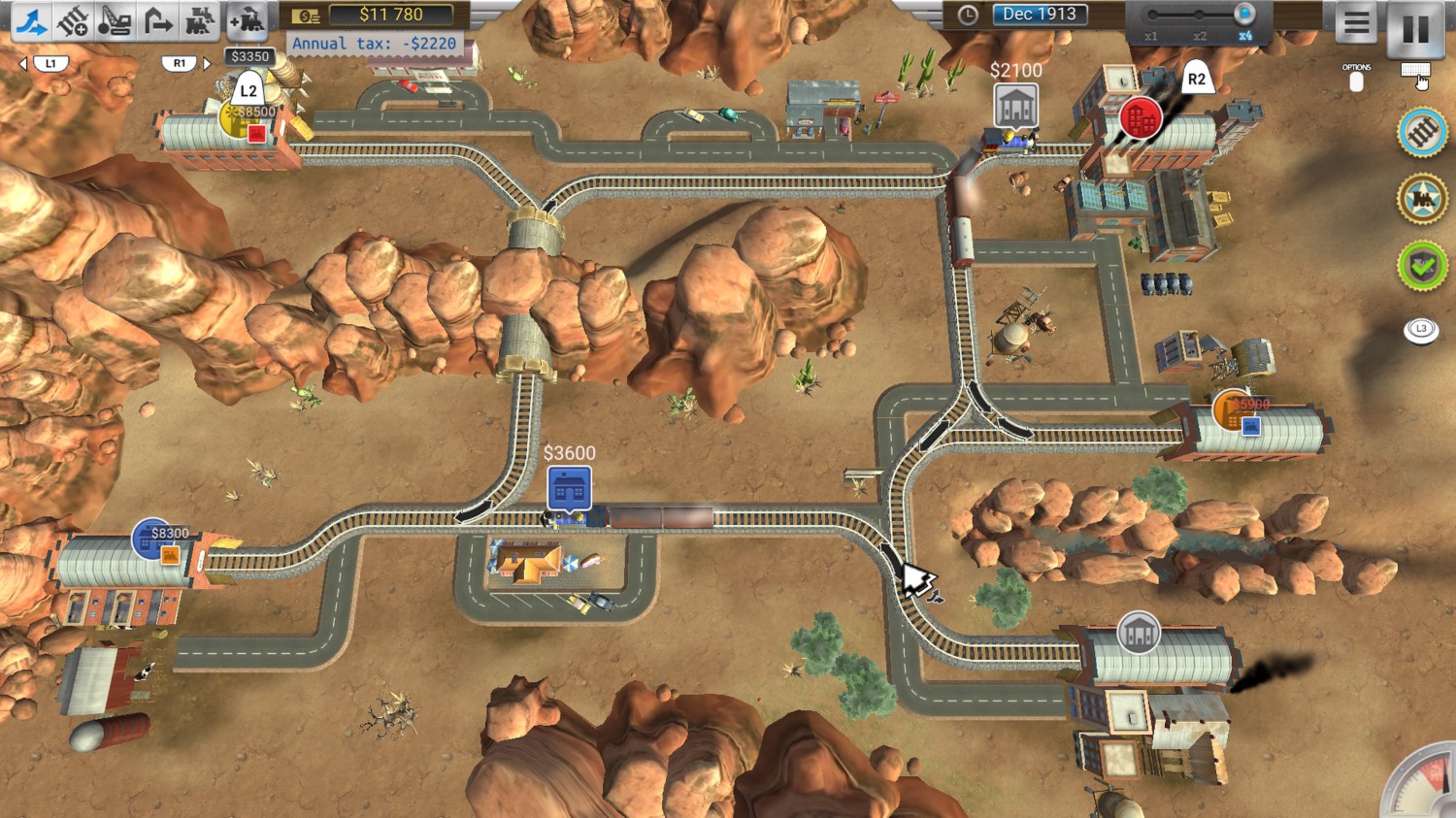Select the grey station marker without a price
The image size is (1456, 818).
1139,634
